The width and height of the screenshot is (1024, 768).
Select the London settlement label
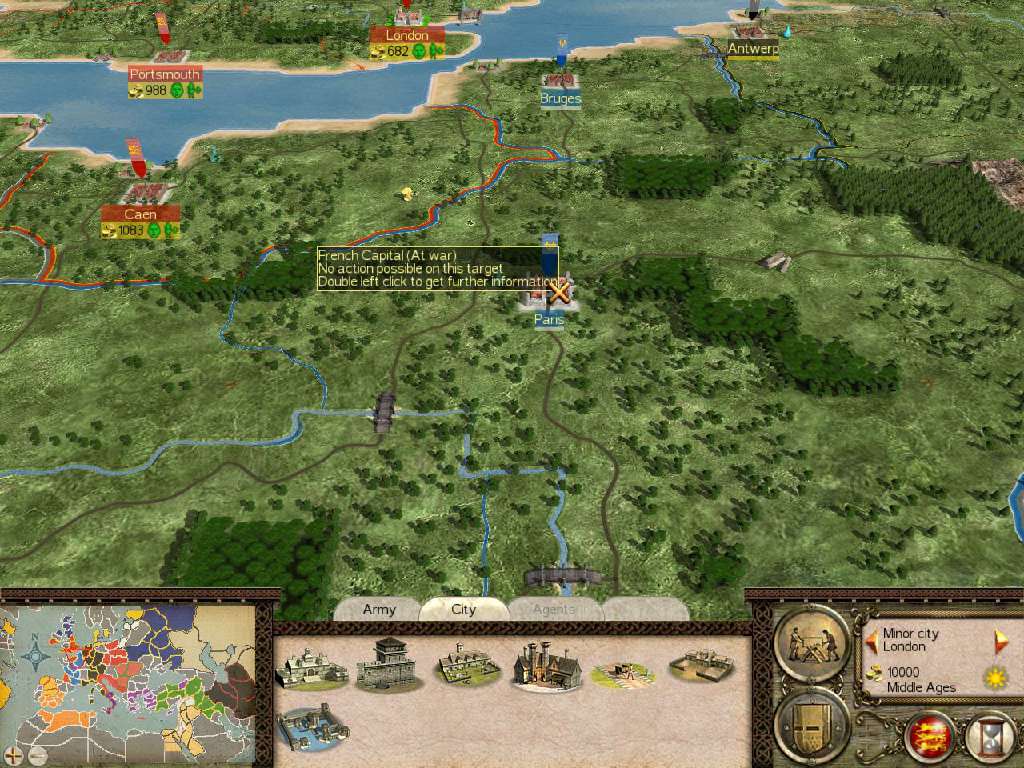click(406, 36)
